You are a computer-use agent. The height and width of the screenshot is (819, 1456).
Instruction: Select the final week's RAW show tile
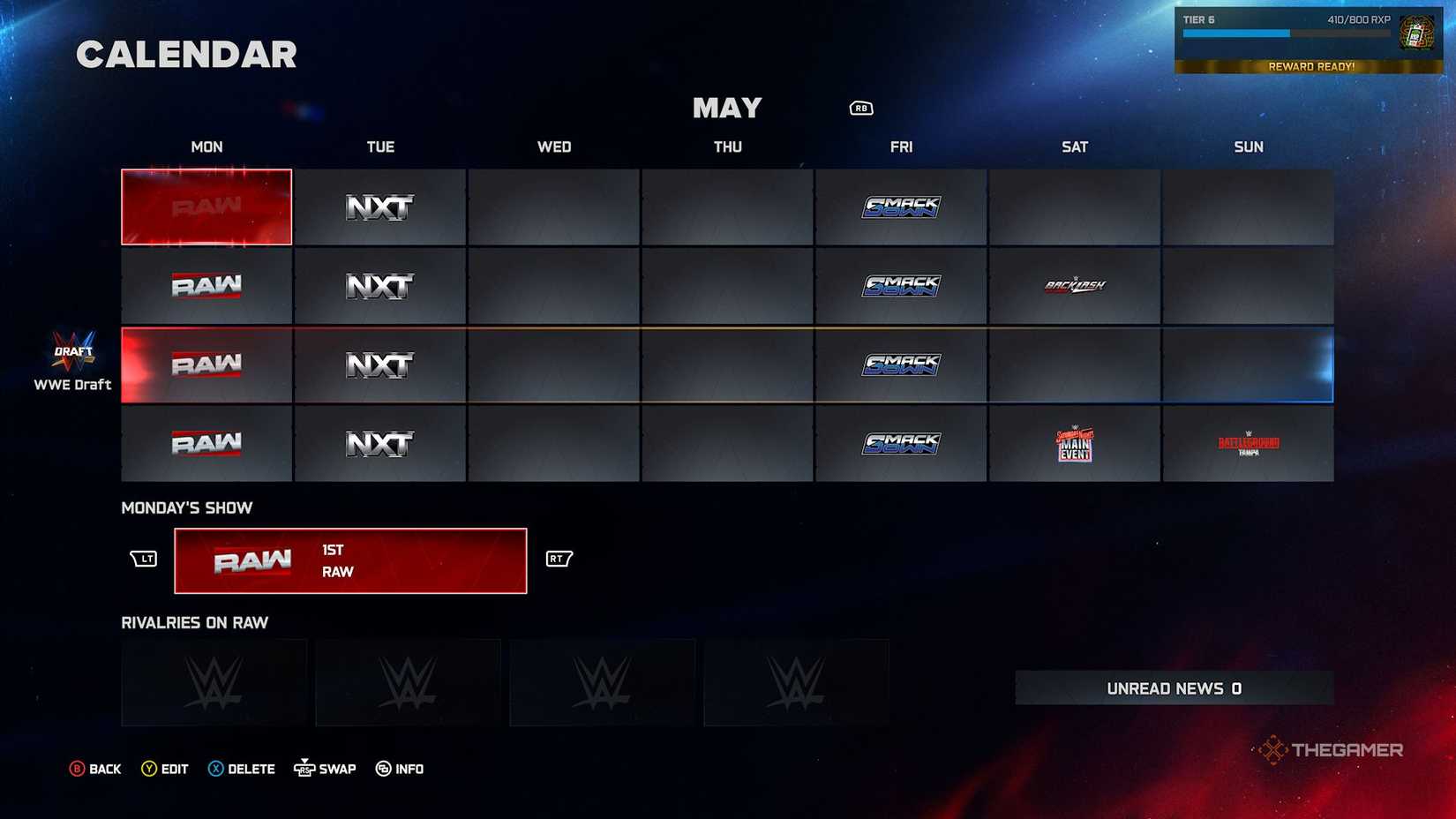[x=206, y=444]
